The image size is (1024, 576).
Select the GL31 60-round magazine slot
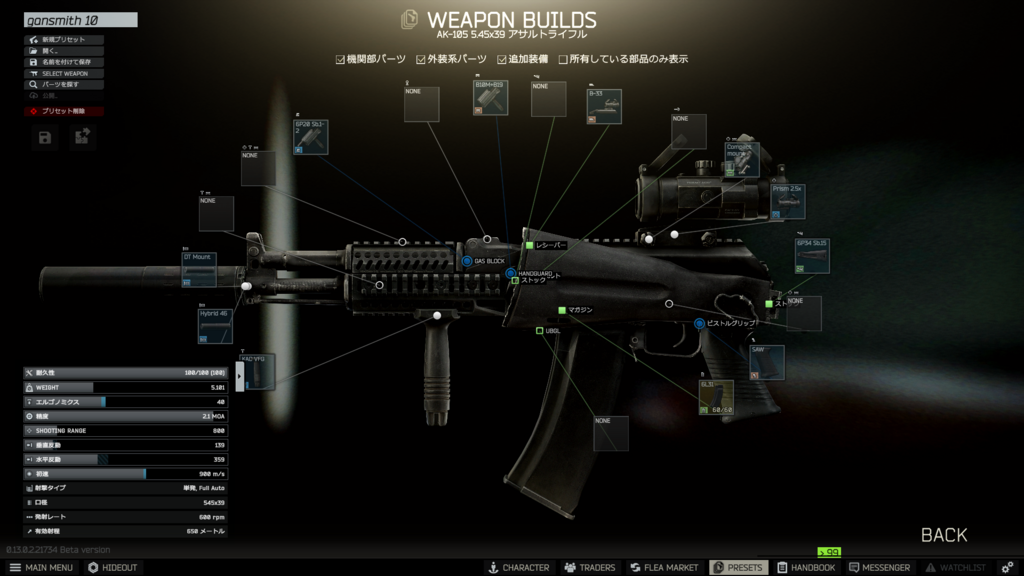[716, 397]
